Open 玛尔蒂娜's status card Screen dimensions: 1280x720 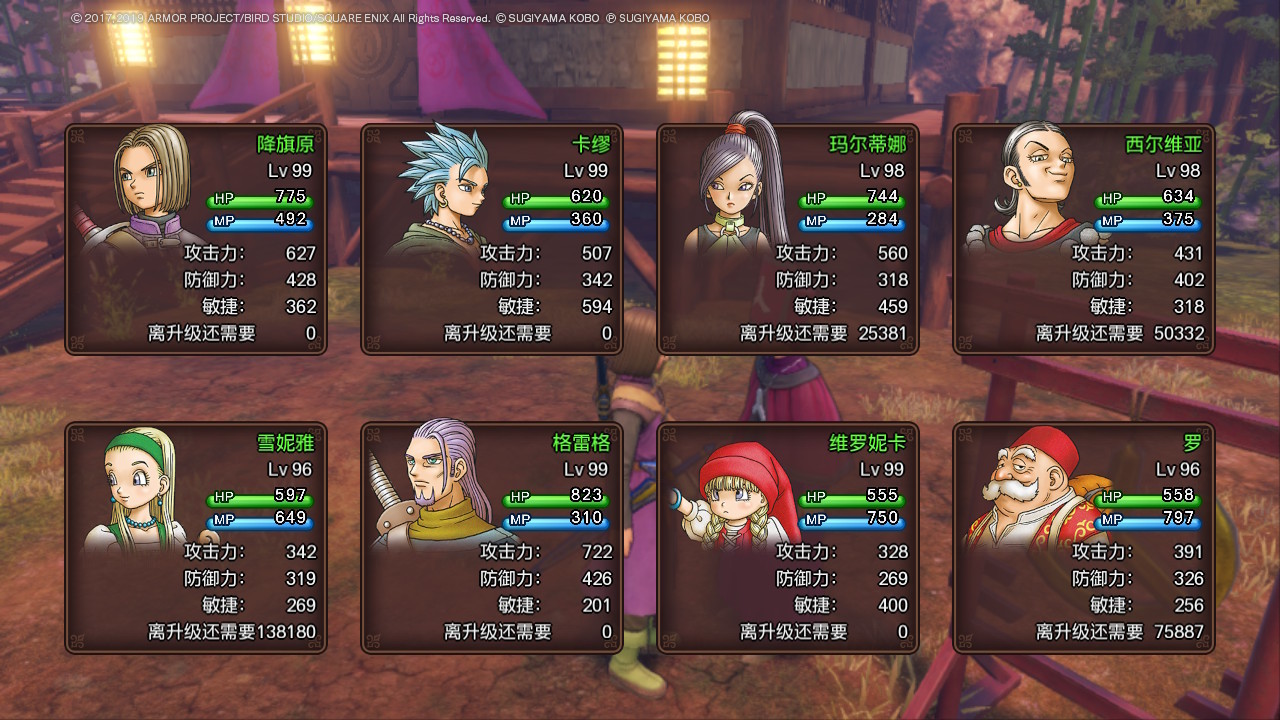[788, 239]
